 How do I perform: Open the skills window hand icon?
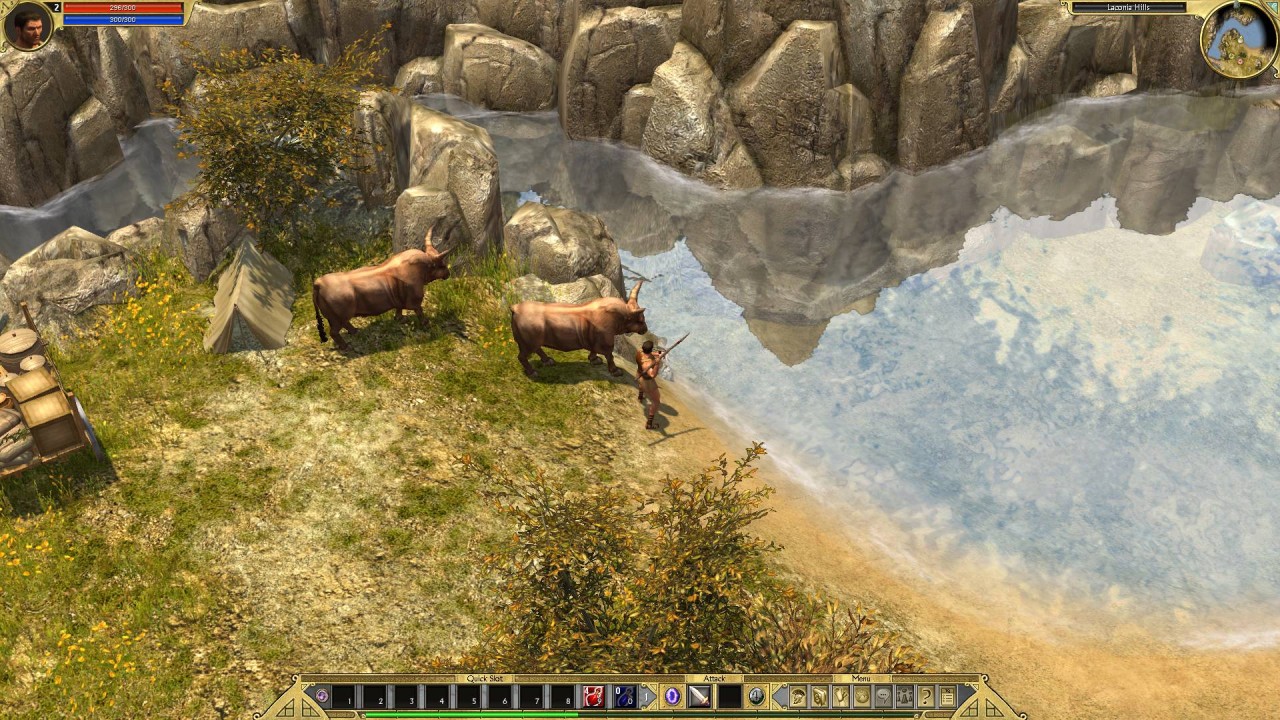coord(841,697)
